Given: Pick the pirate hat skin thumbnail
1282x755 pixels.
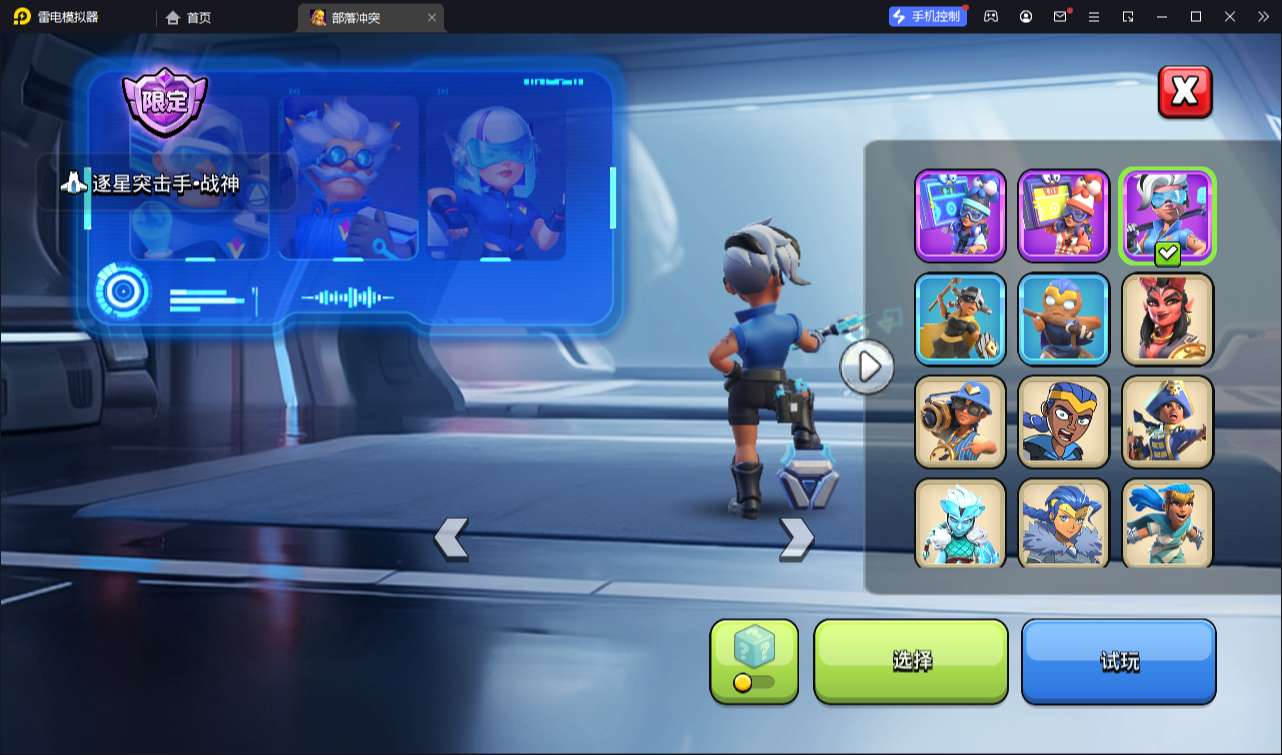Looking at the screenshot, I should [1167, 421].
